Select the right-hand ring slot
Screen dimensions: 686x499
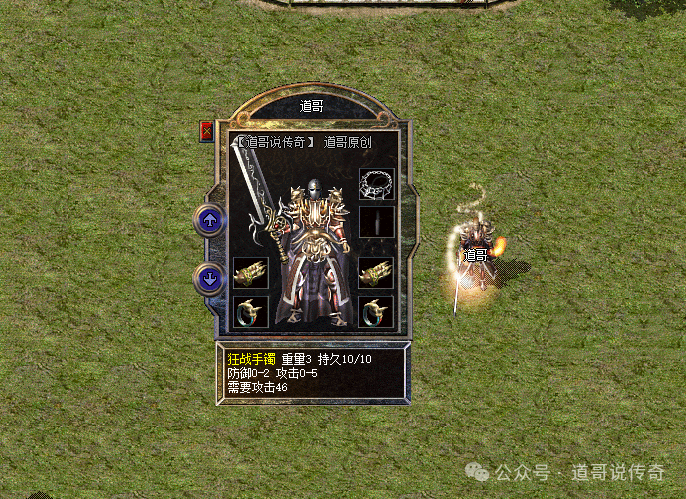coord(377,311)
